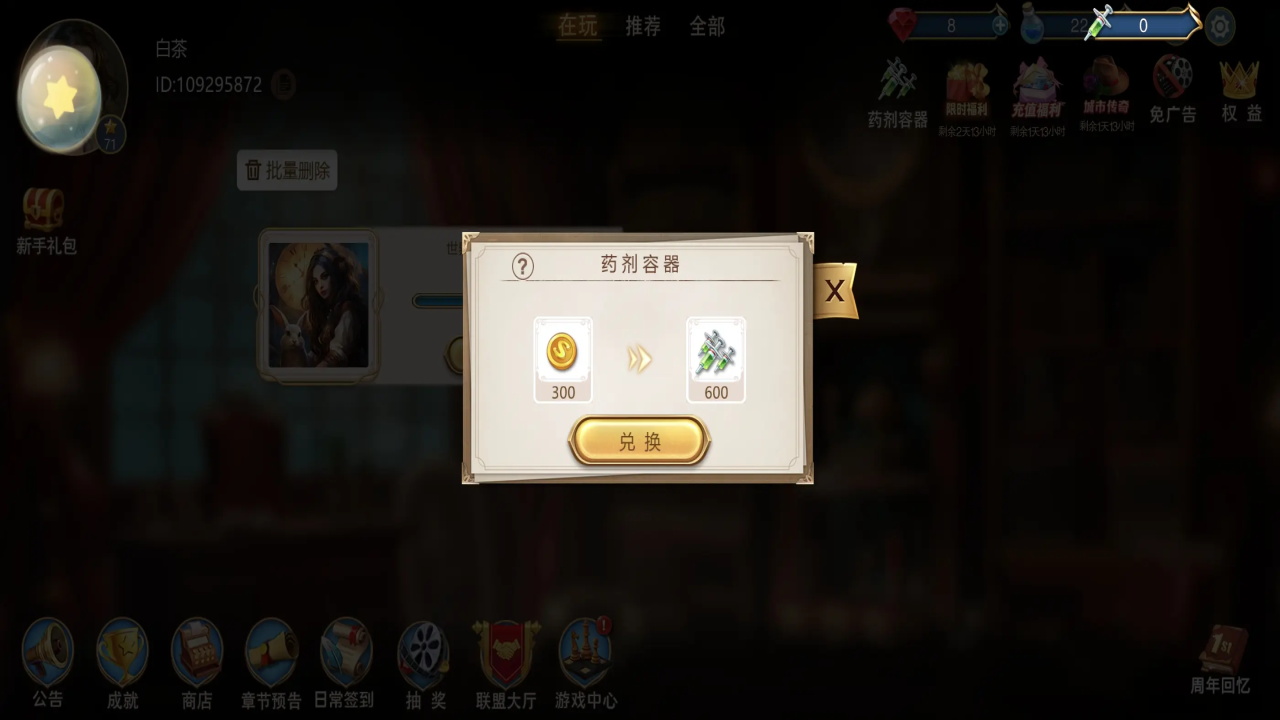Switch to the 推荐 tab
Screen dimensions: 1280x720
coord(643,27)
